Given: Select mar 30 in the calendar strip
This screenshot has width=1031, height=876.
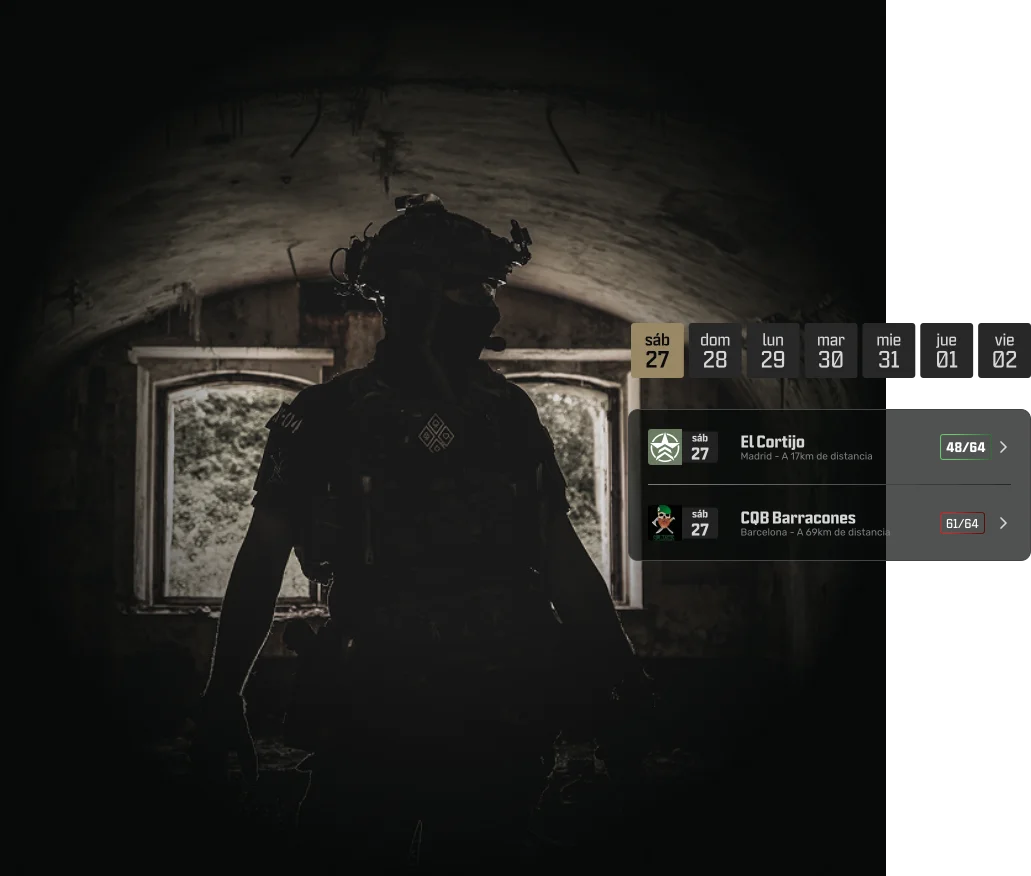Looking at the screenshot, I should pos(831,351).
